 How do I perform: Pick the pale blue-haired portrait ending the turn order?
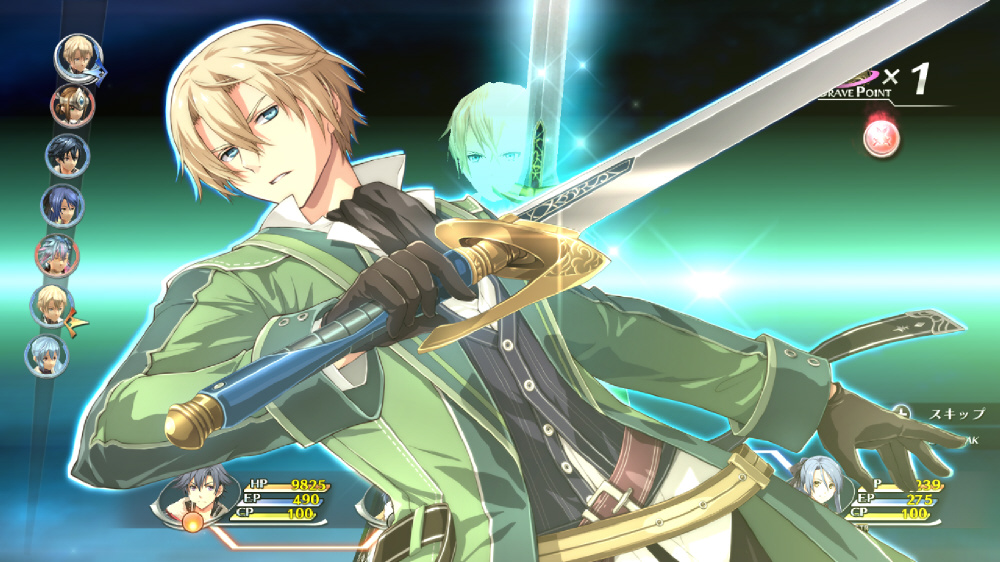46,355
